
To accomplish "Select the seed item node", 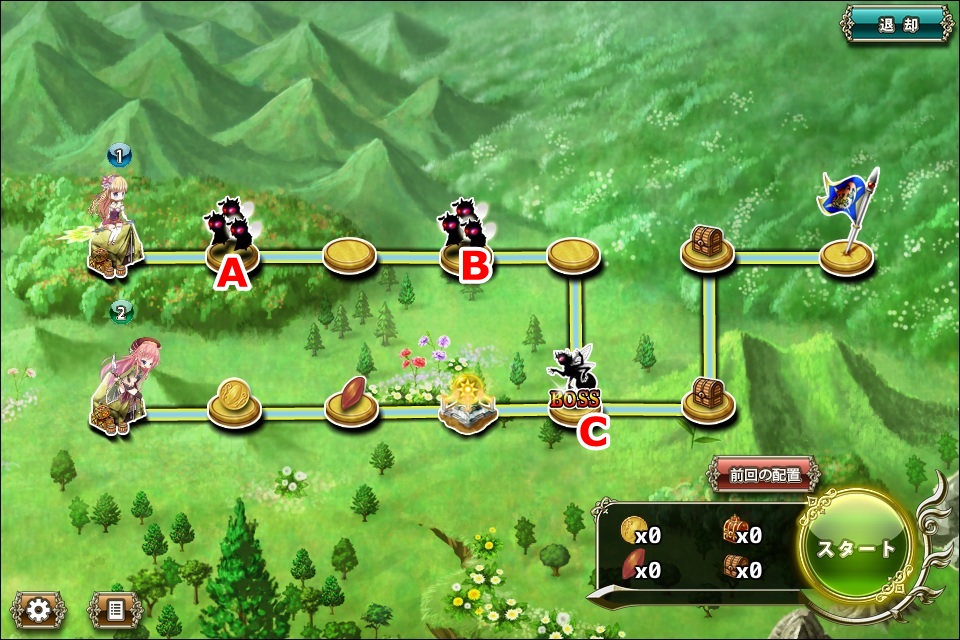I will (x=351, y=401).
